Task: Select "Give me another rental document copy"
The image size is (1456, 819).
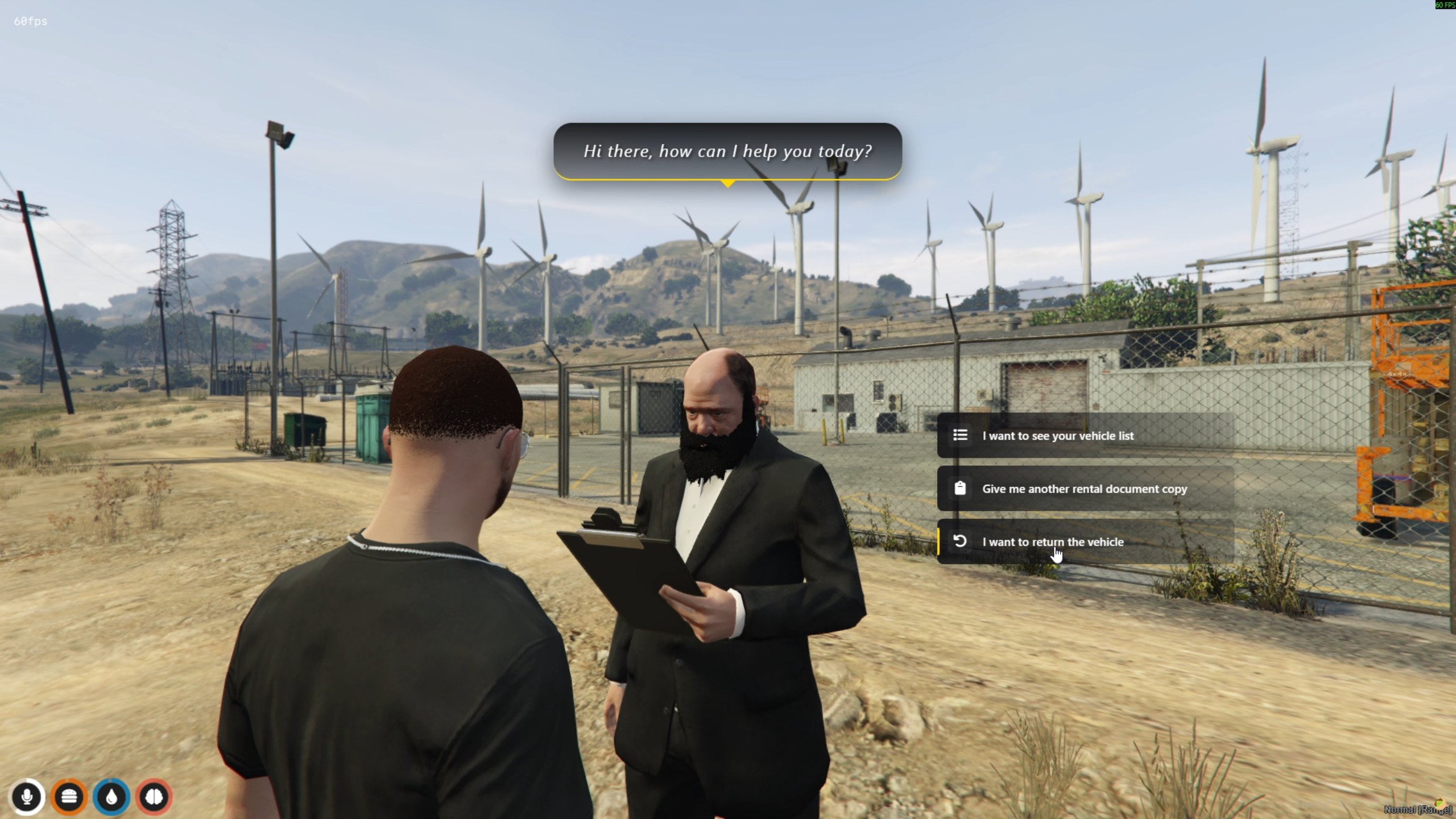Action: point(1084,489)
